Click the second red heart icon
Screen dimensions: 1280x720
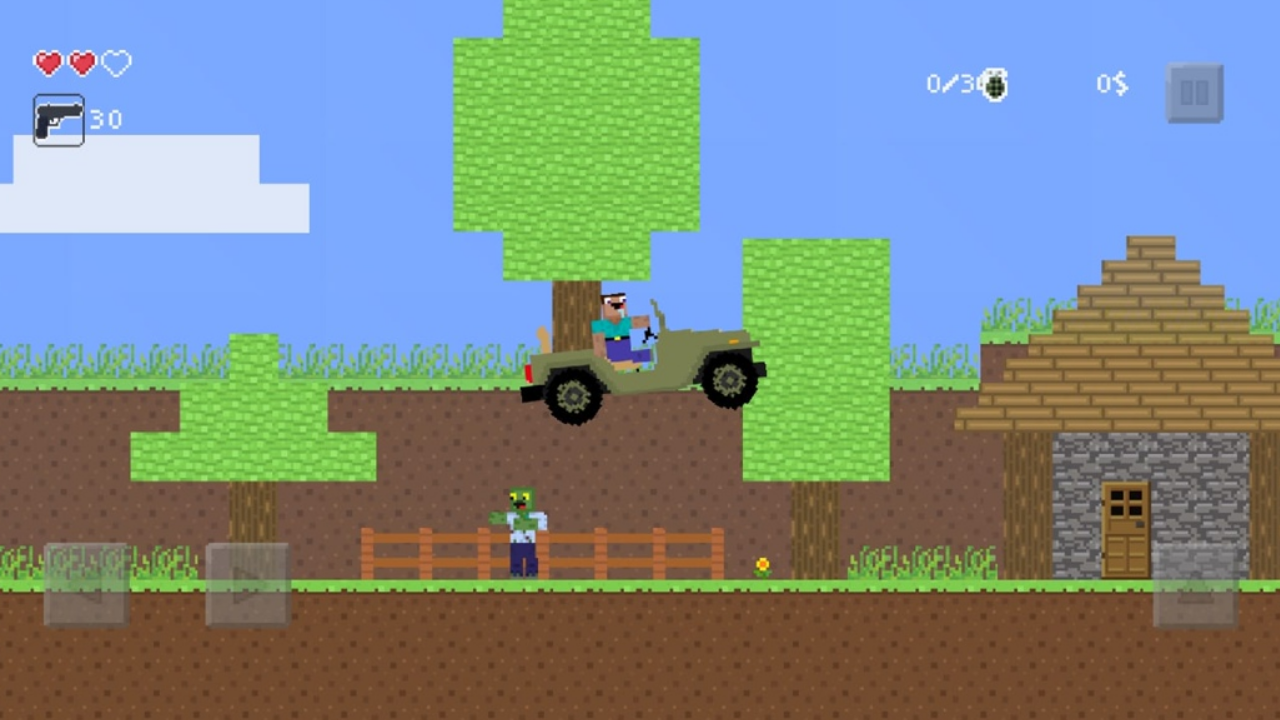coord(81,63)
